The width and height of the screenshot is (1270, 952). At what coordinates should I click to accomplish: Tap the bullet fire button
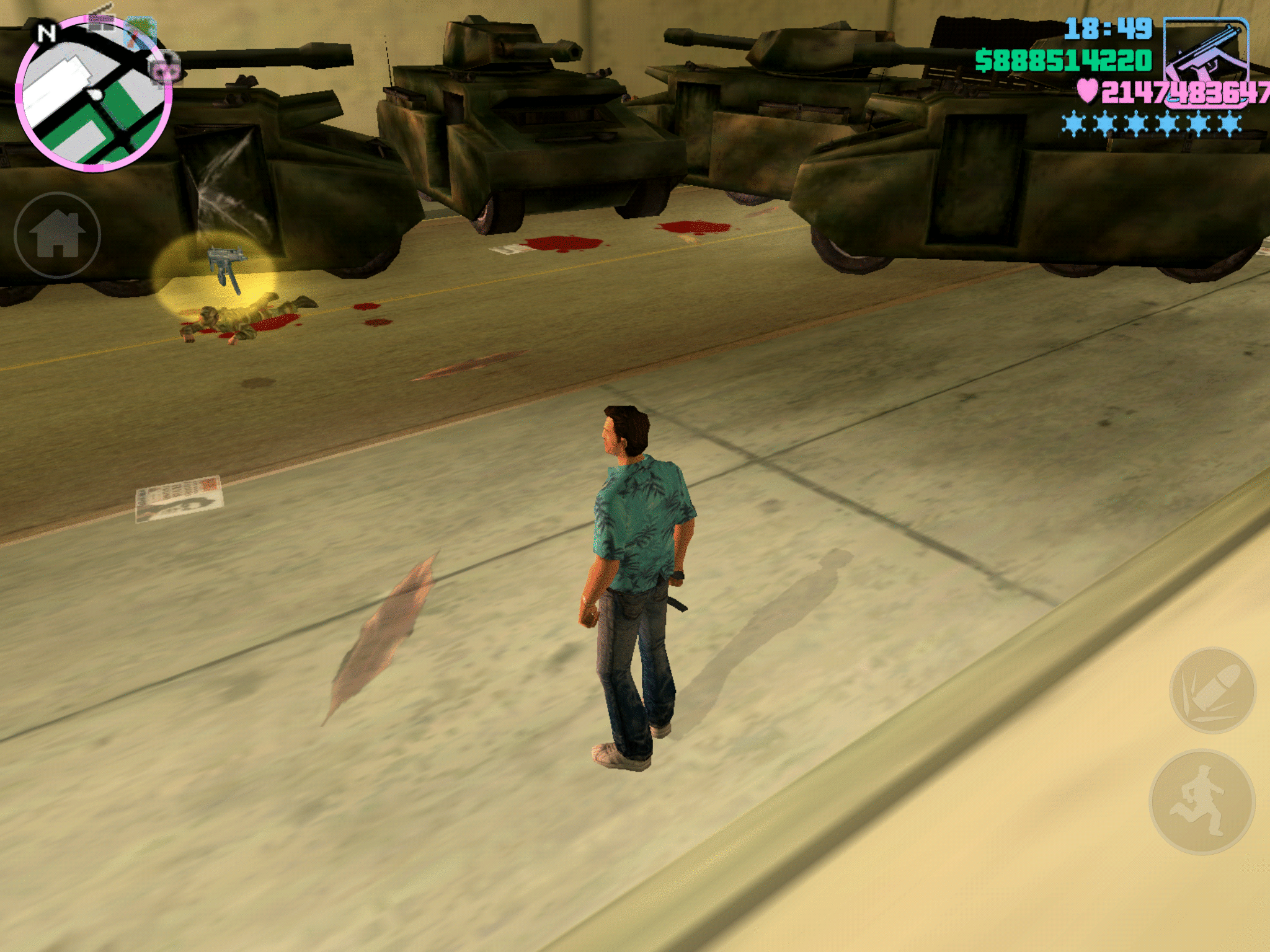[1212, 690]
